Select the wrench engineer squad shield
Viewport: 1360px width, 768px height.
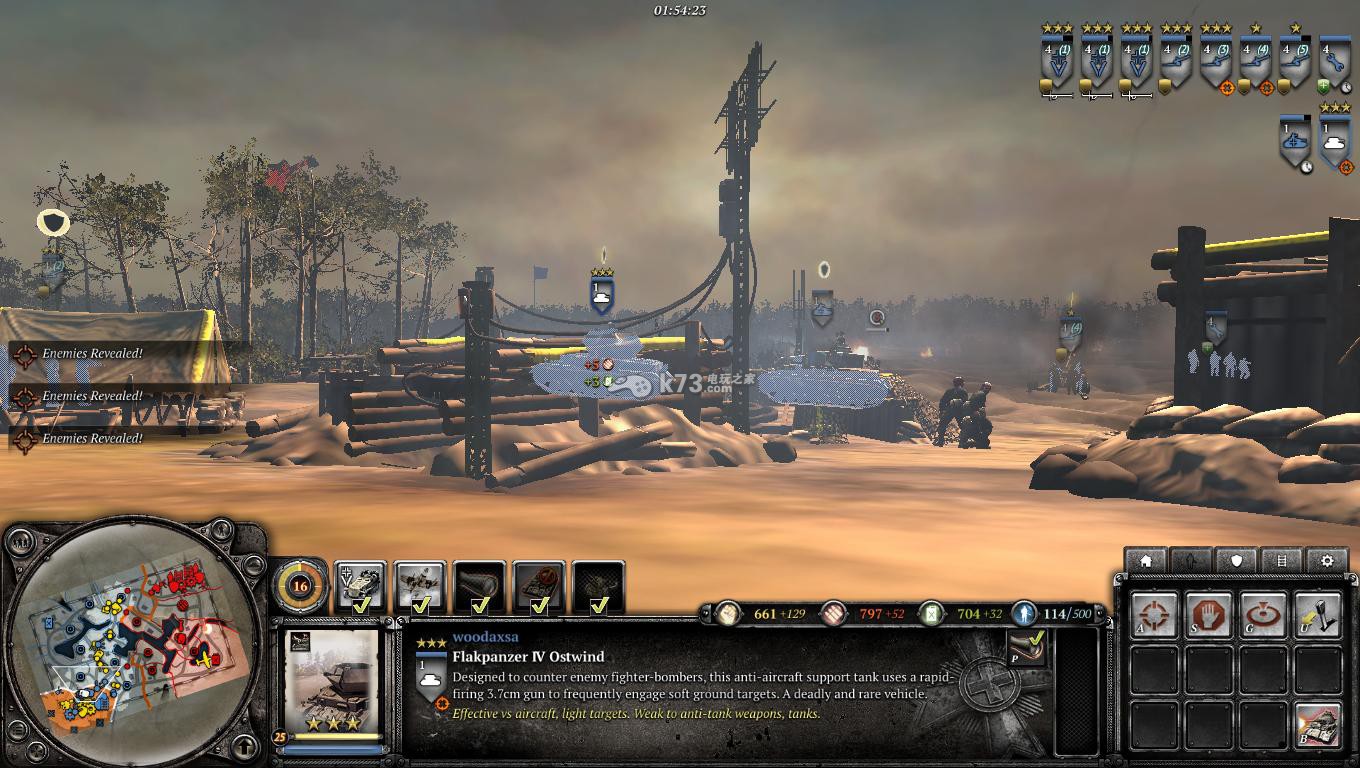pos(1335,62)
